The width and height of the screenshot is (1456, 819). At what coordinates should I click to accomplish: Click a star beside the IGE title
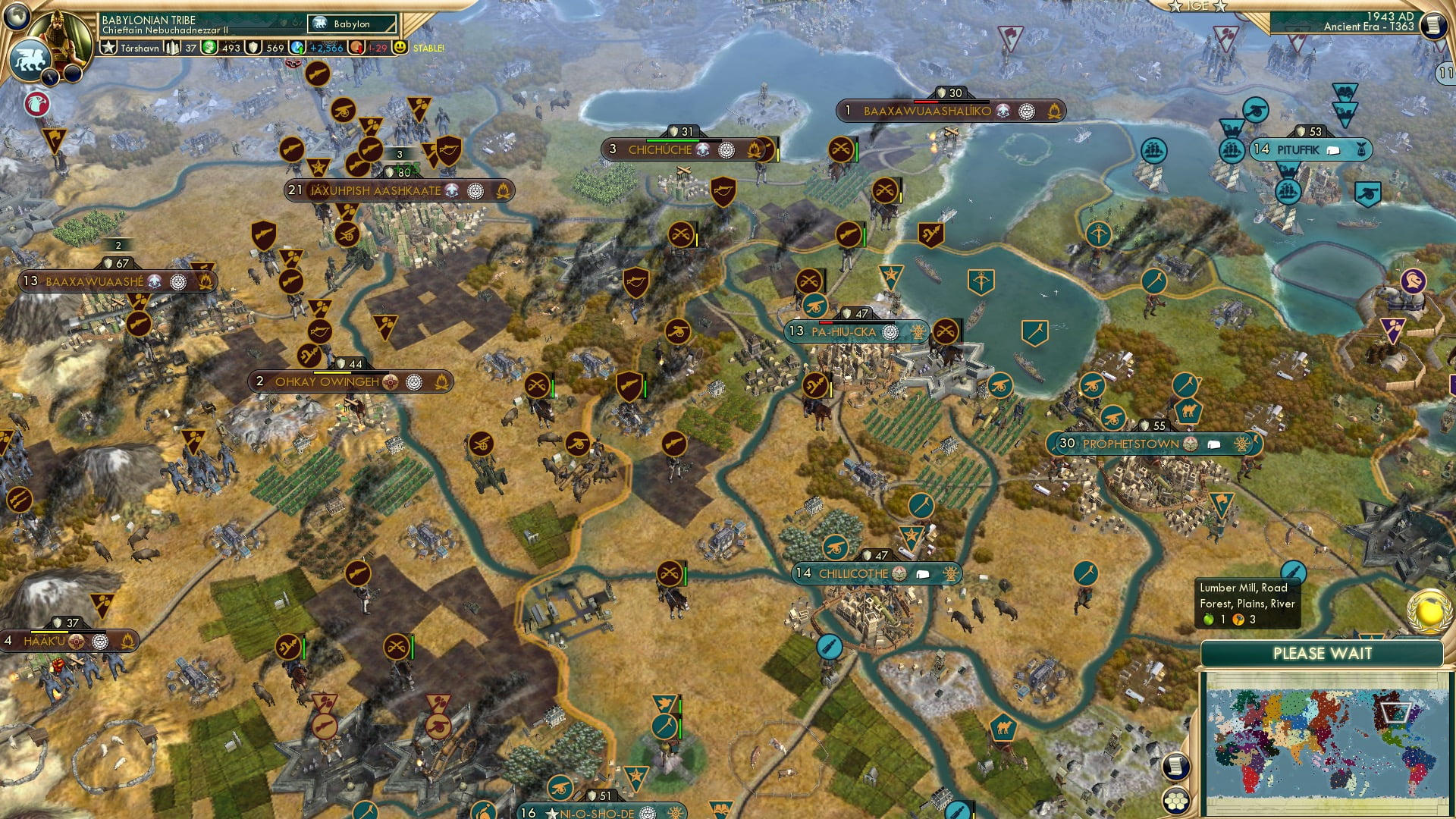tap(1175, 6)
